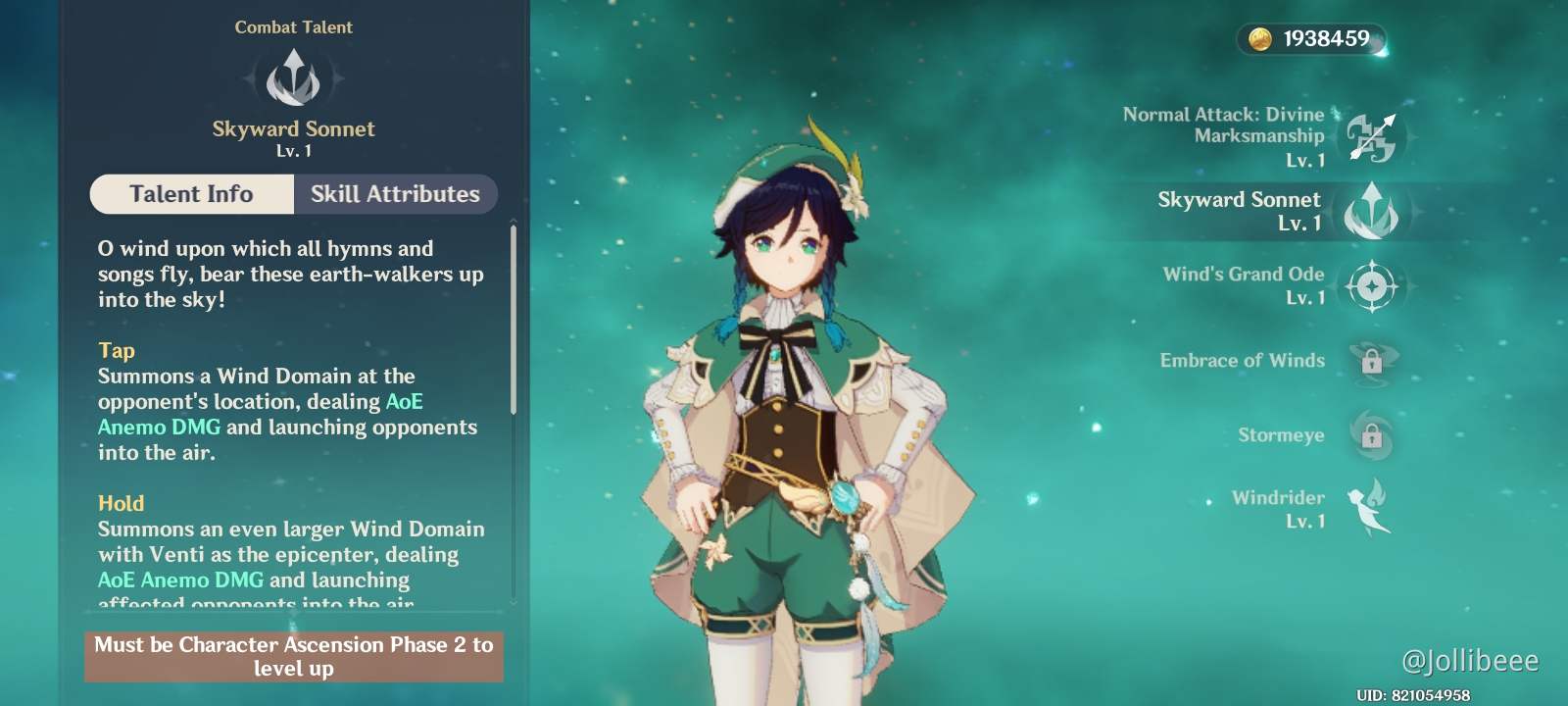The width and height of the screenshot is (1568, 706).
Task: Select the Wind's Grand Ode burst icon
Action: click(1373, 285)
